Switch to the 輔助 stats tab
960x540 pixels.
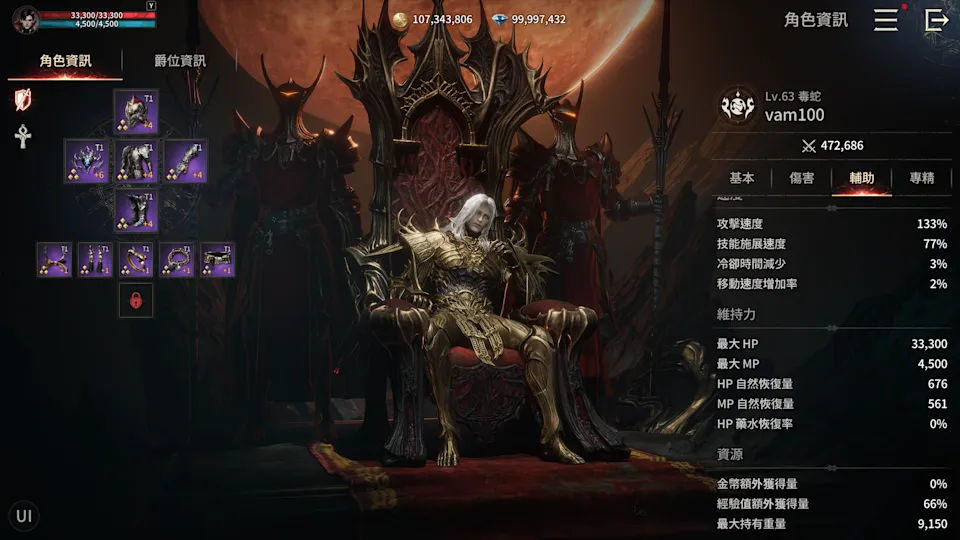coord(862,178)
